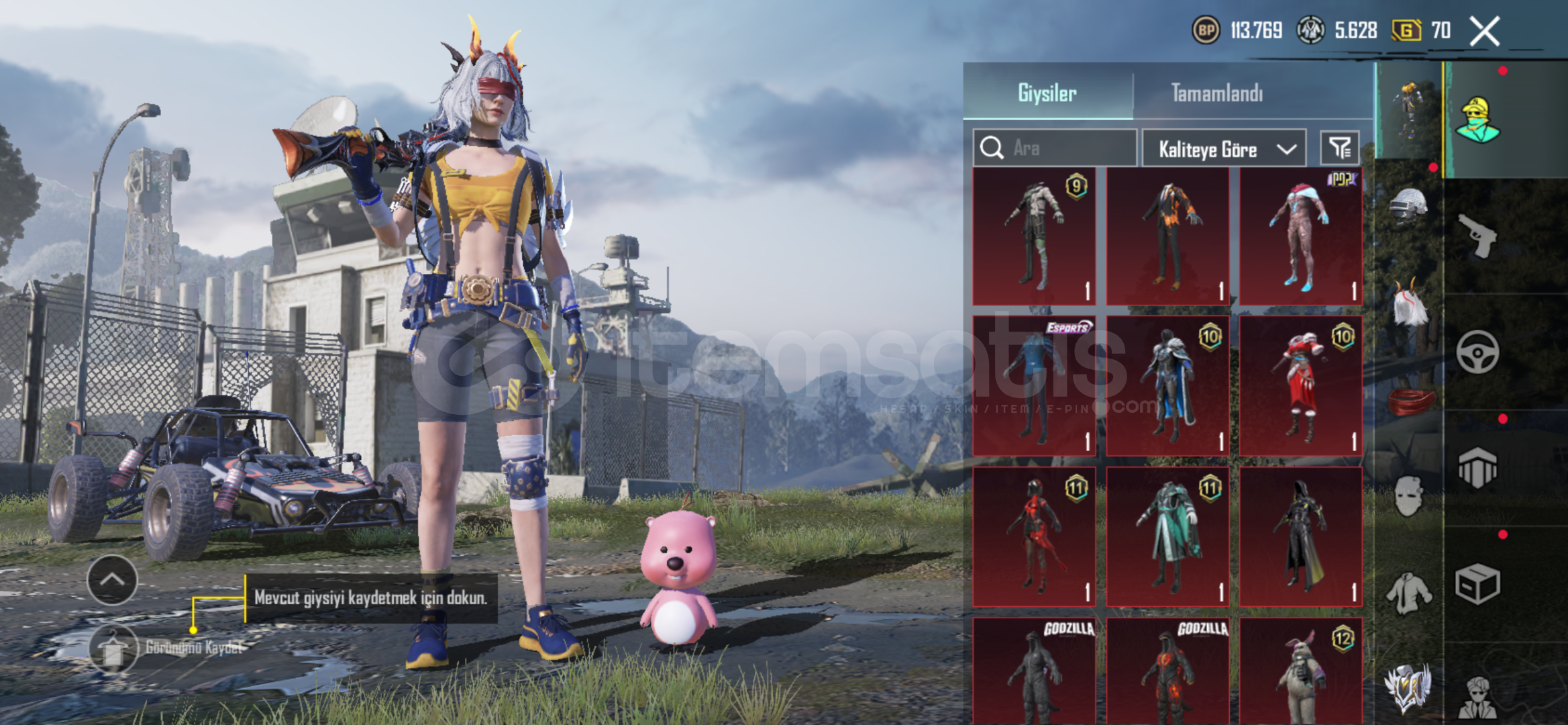Select the face mask subcategory icon
The height and width of the screenshot is (725, 1568).
tap(1408, 497)
